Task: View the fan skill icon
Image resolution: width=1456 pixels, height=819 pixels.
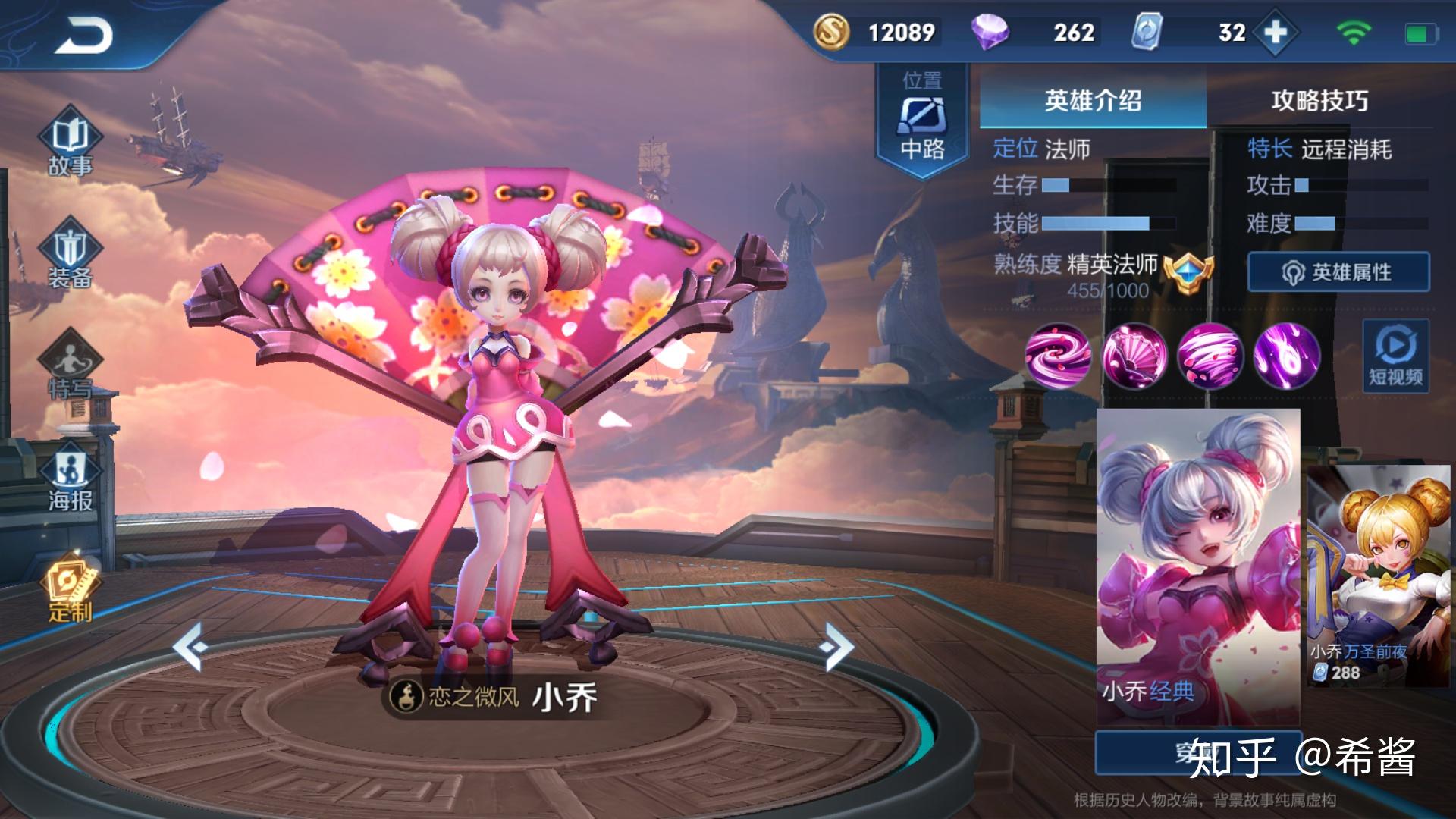Action: tap(1134, 356)
